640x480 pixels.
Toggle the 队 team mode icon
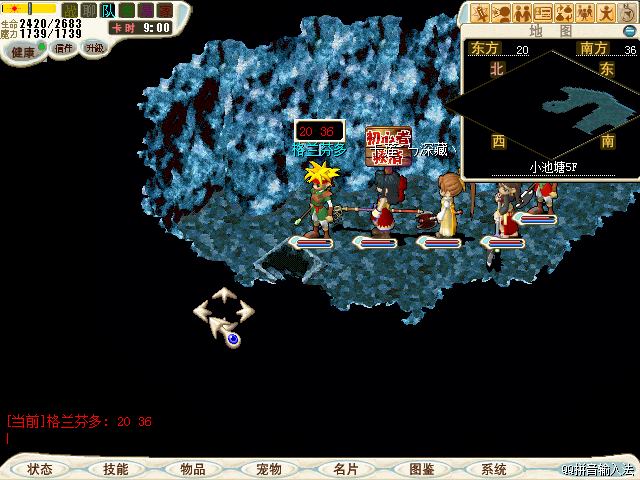point(107,10)
